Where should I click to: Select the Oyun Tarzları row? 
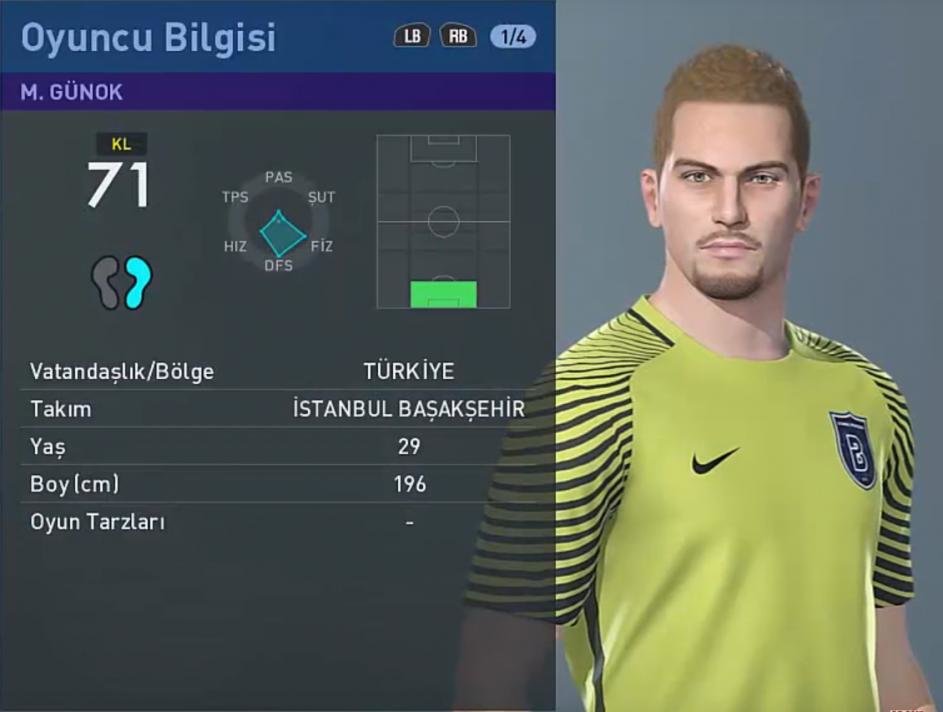(277, 522)
